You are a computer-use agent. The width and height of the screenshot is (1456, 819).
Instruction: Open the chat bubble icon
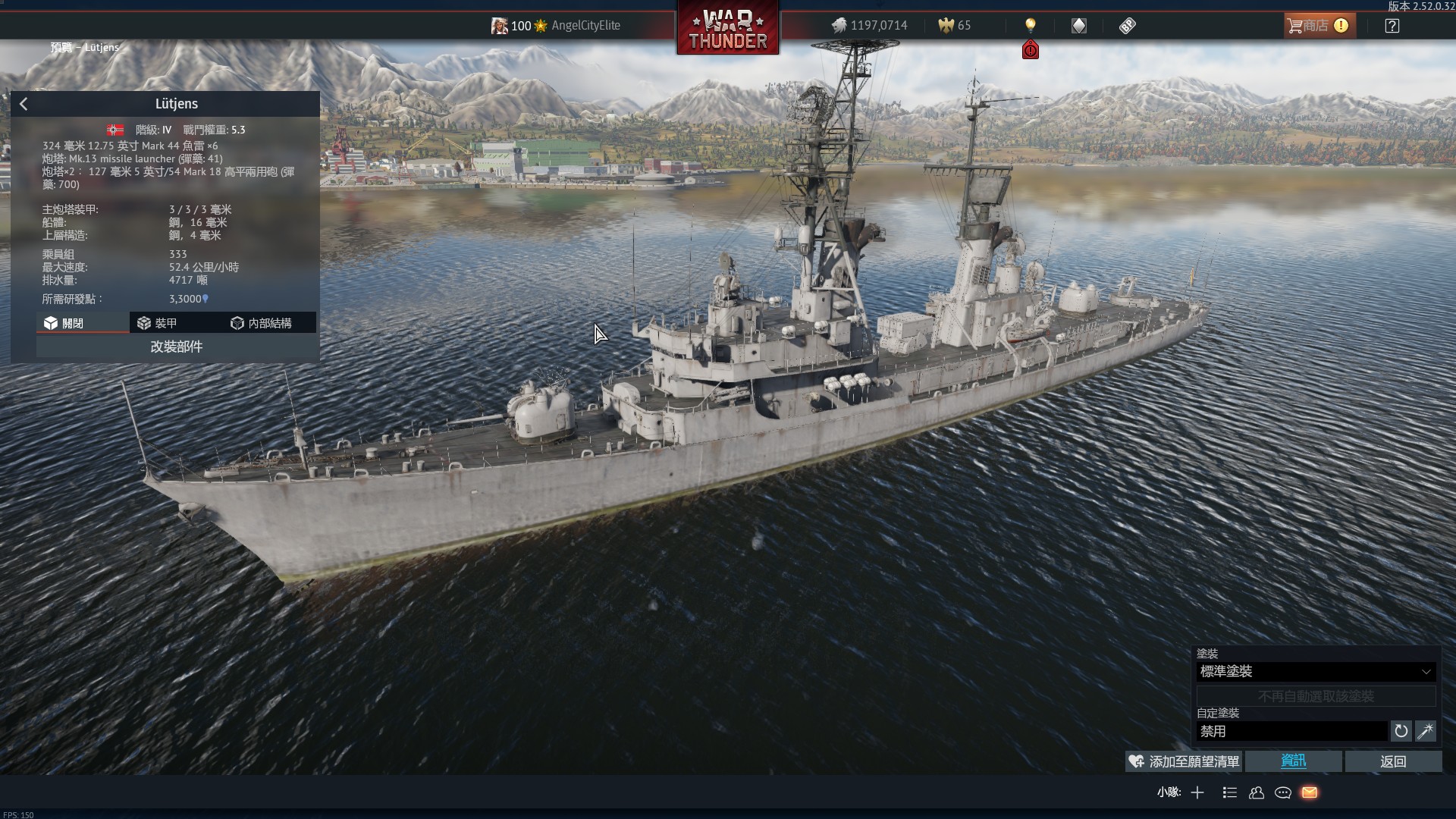1283,792
